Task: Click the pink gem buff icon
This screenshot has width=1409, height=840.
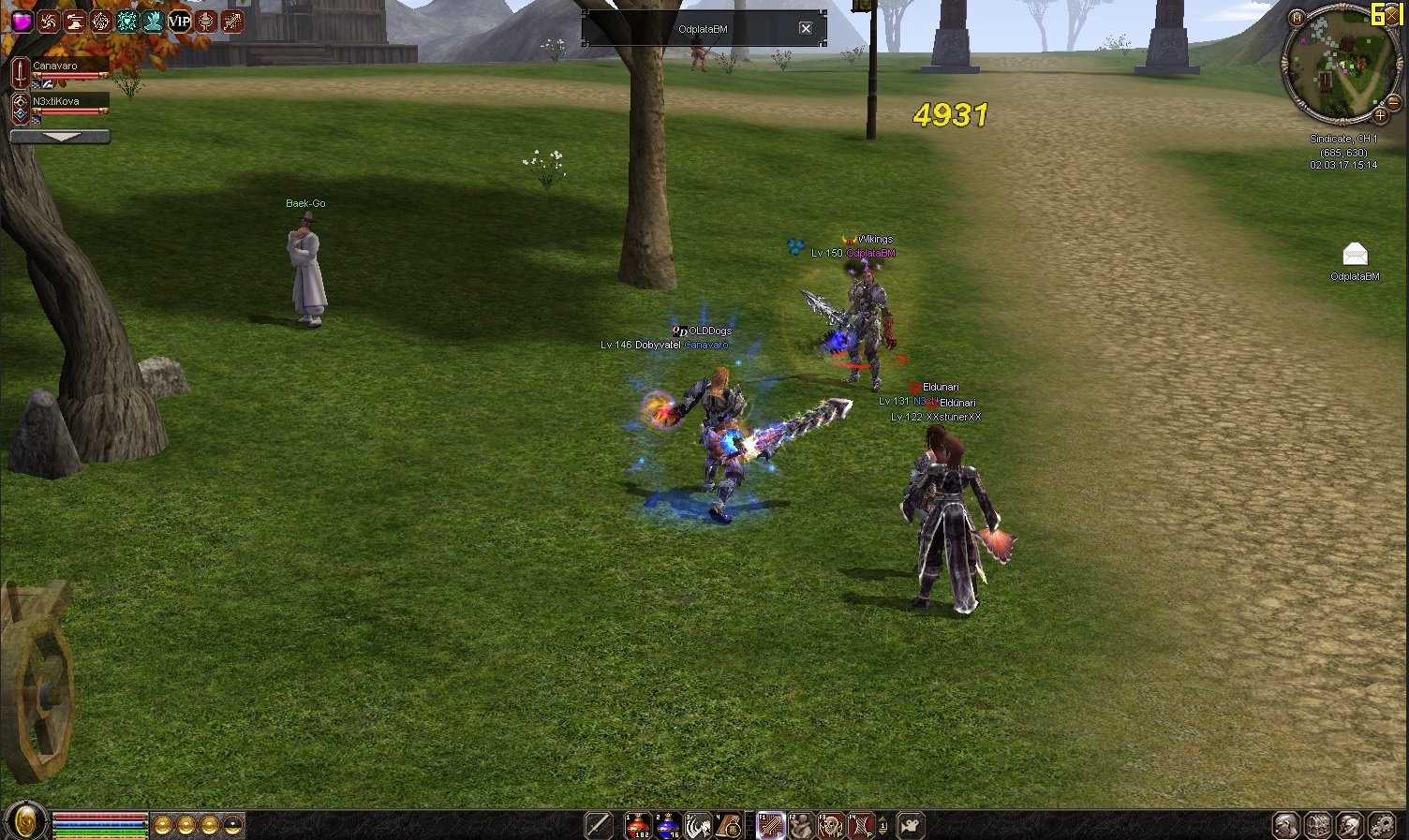Action: coord(21,21)
